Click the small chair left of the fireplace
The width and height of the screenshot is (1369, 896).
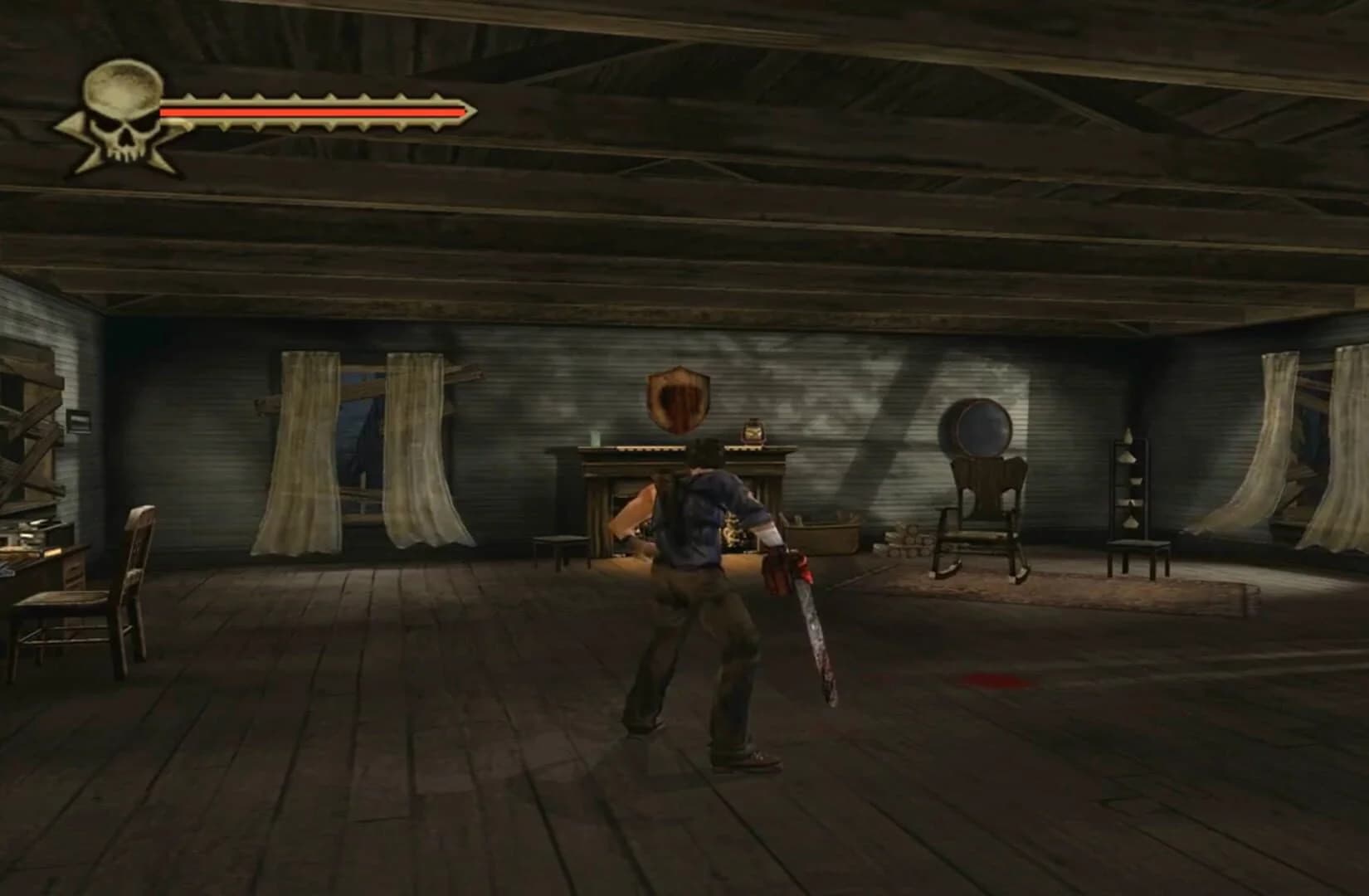(x=560, y=543)
